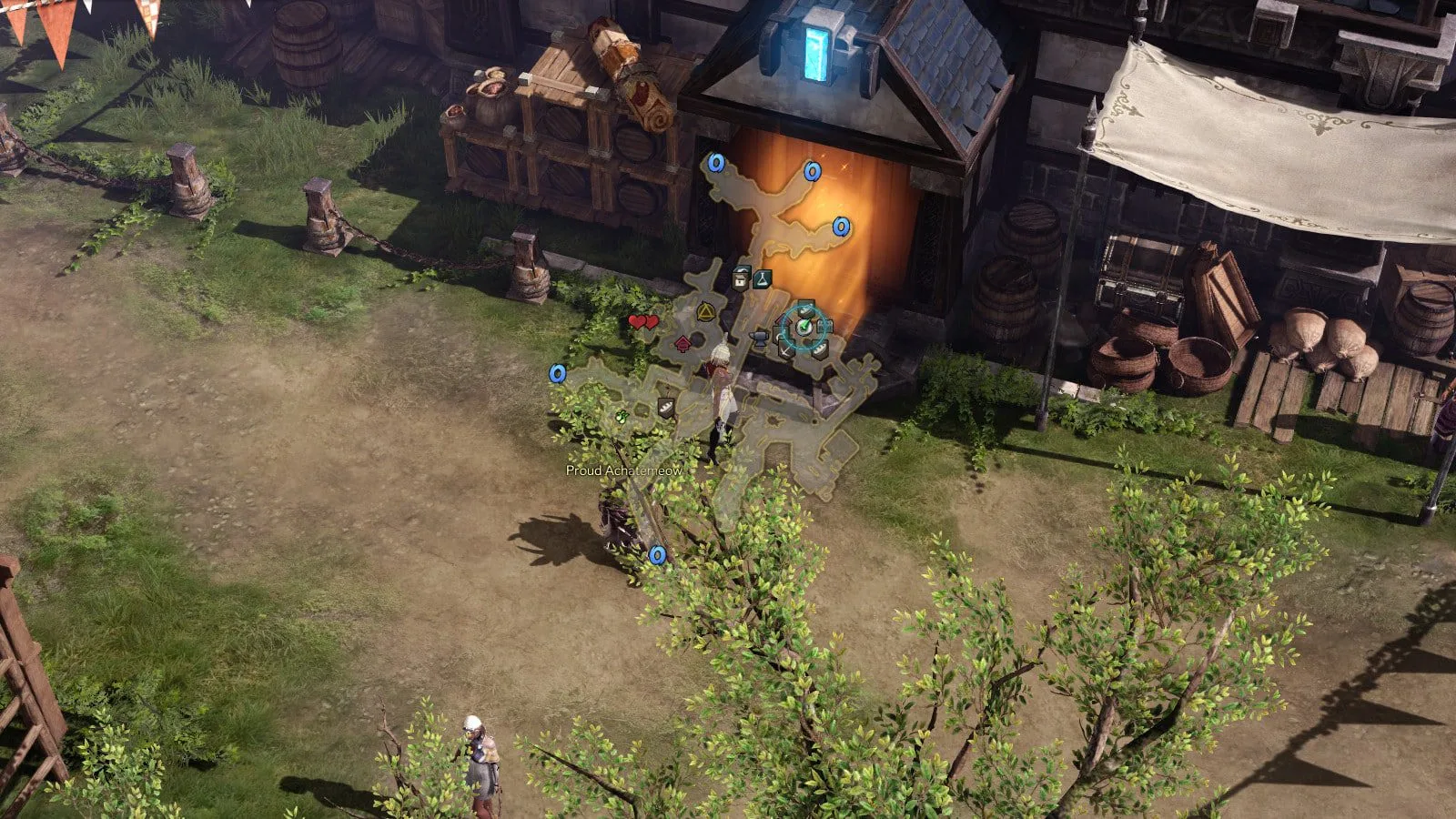Click the anvil repair merchant icon

tap(757, 339)
